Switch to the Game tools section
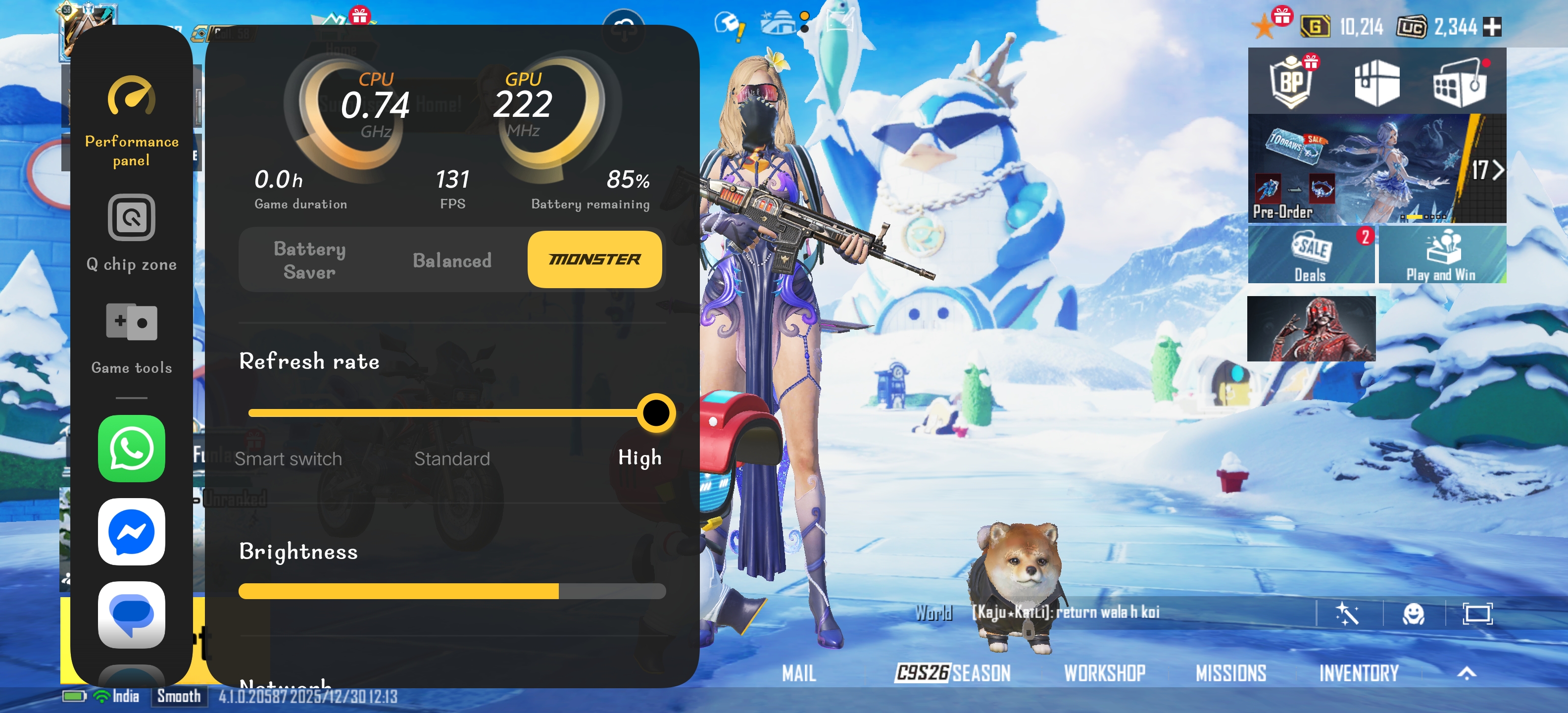The width and height of the screenshot is (1568, 713). coord(132,338)
